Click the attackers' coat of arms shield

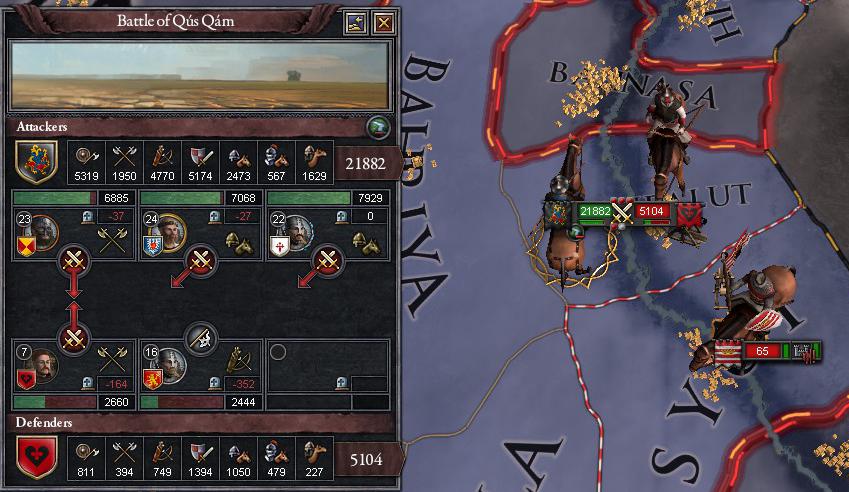pos(36,159)
